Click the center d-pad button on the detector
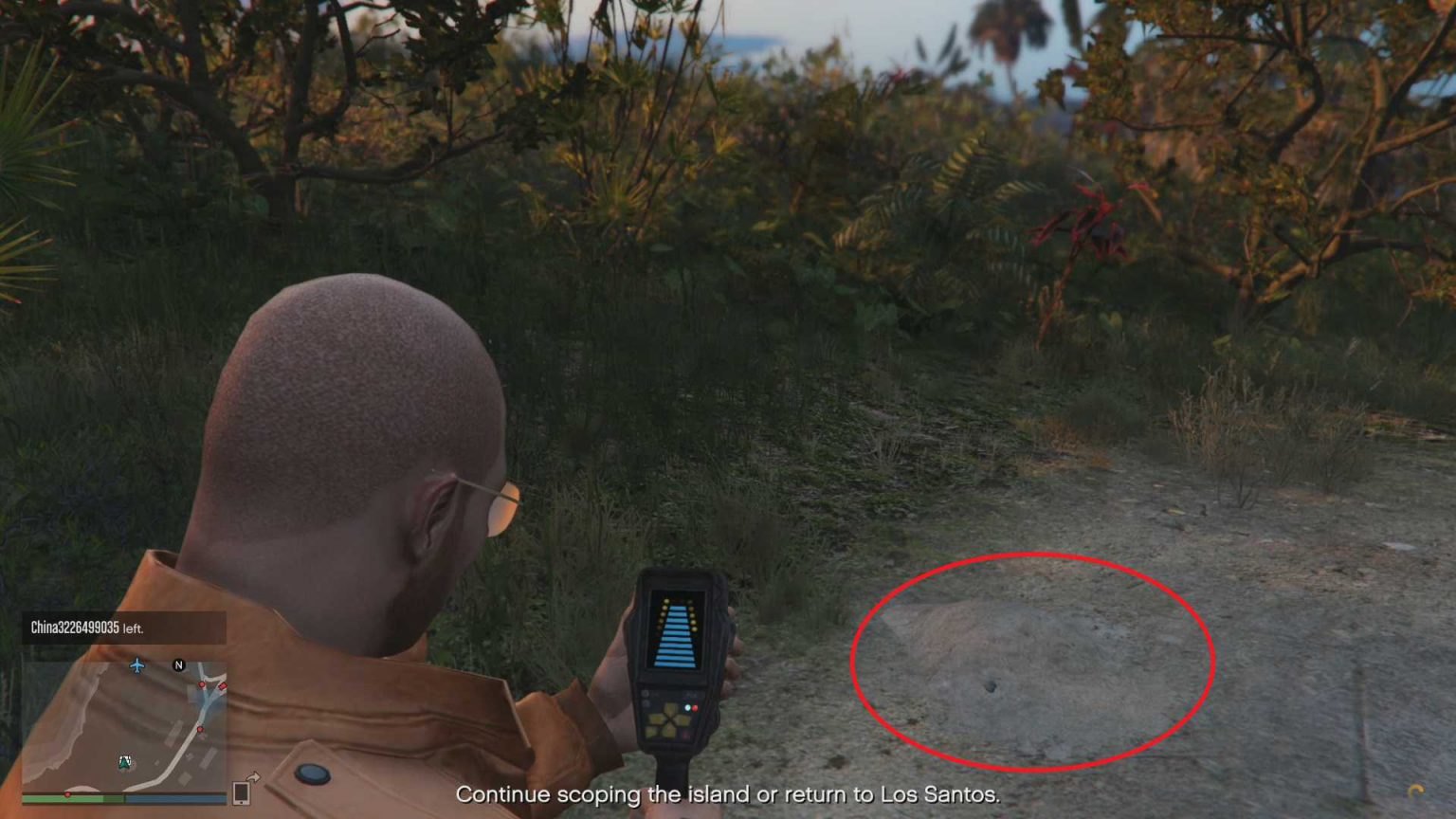 669,720
